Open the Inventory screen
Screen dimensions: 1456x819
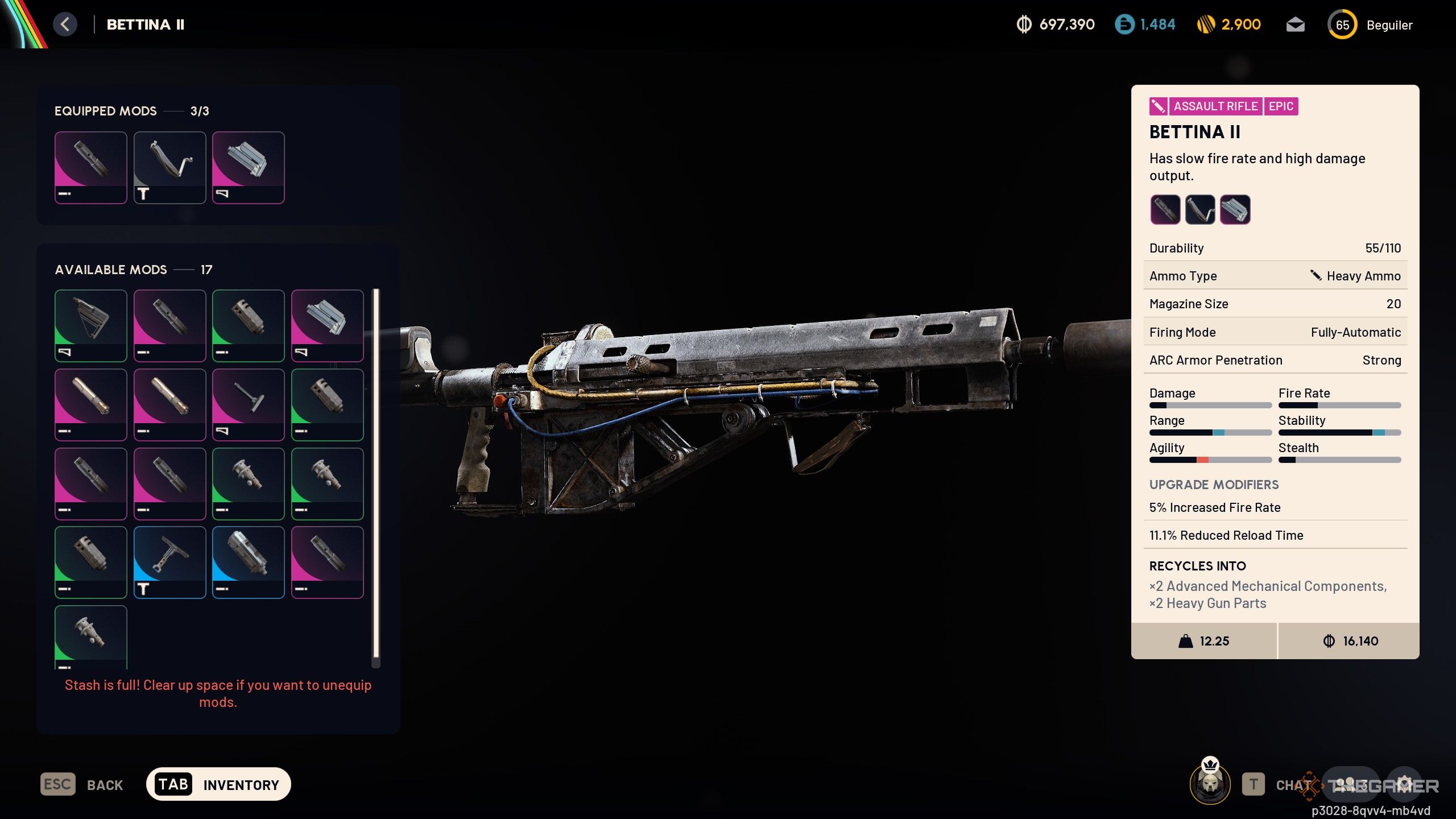click(218, 785)
